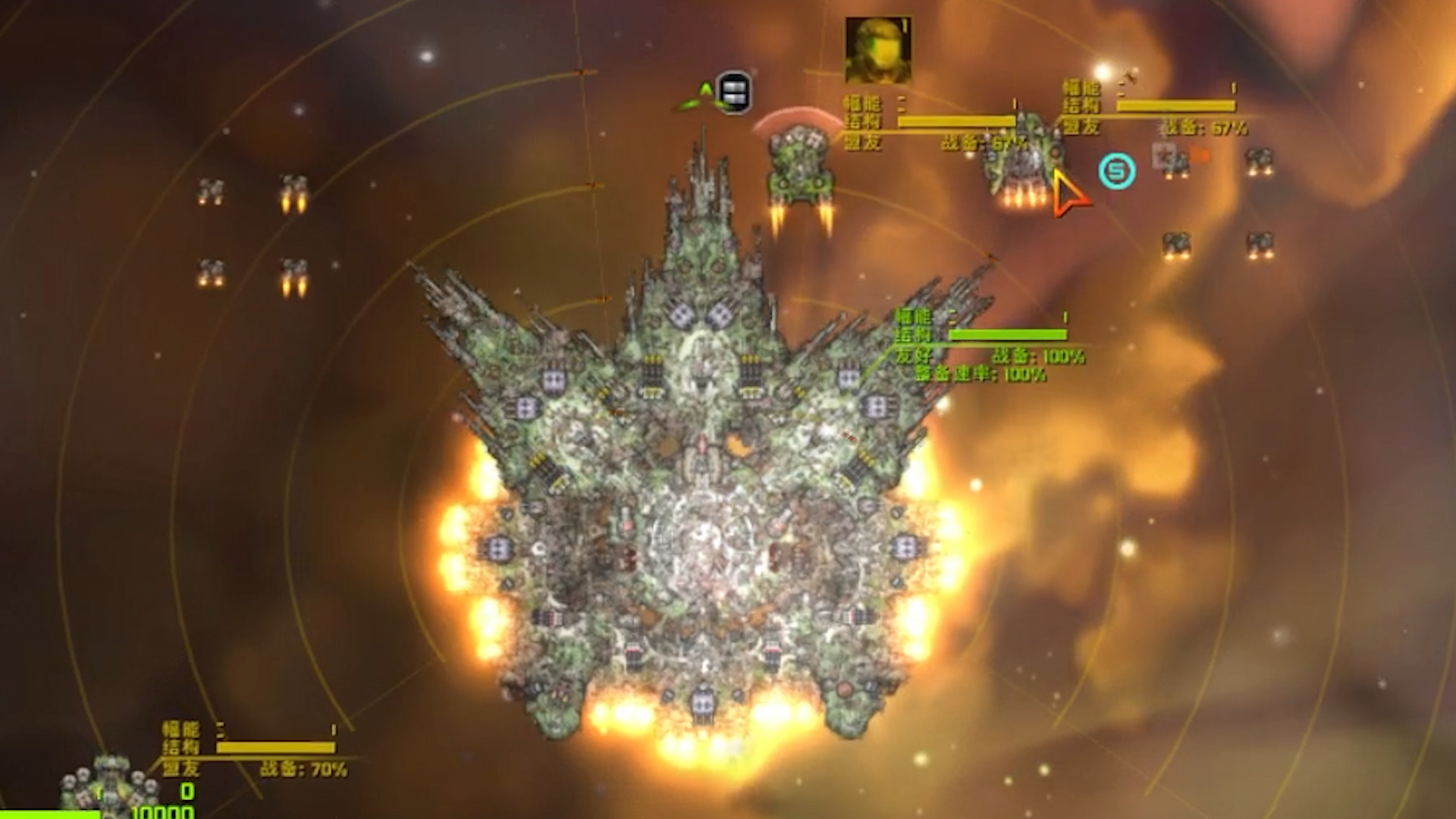Click the white star objective marker

[1163, 156]
